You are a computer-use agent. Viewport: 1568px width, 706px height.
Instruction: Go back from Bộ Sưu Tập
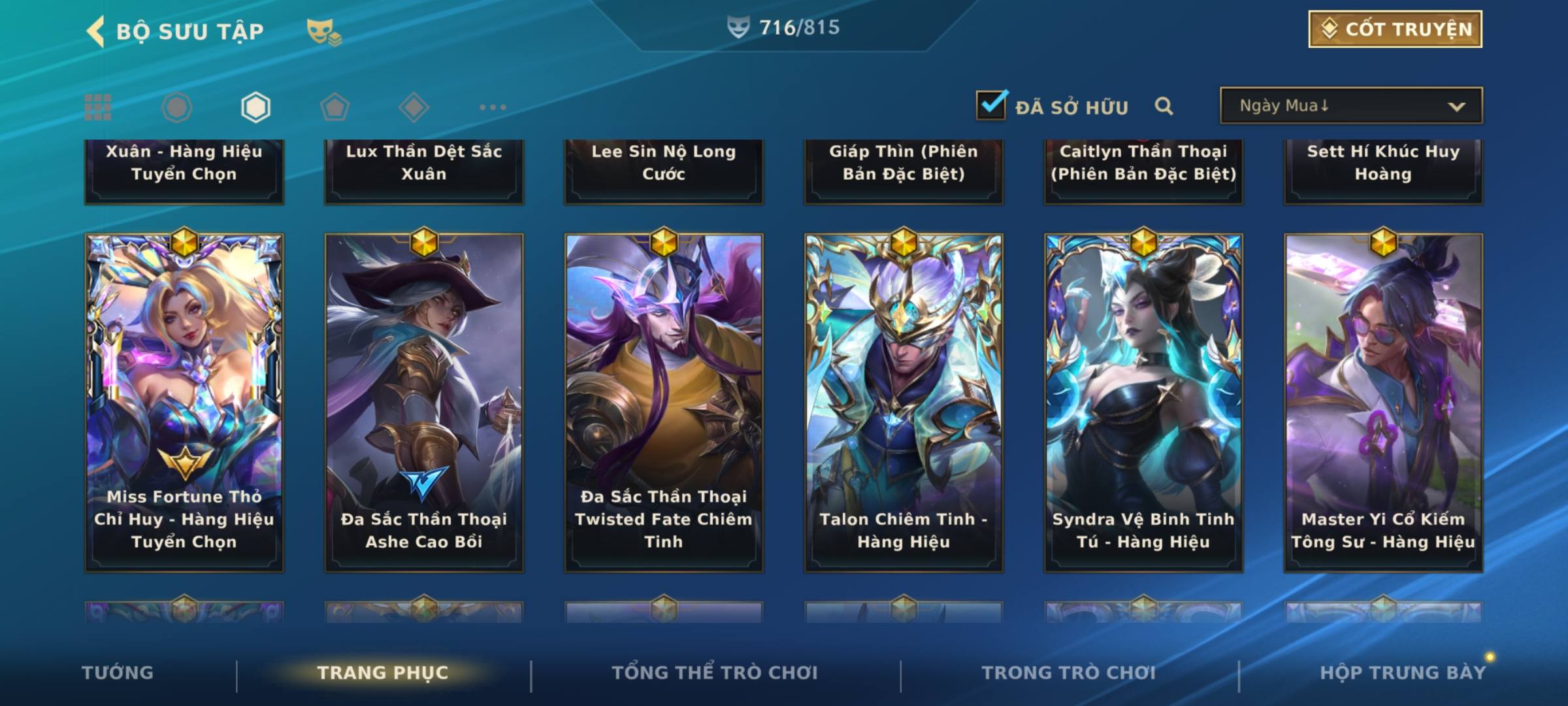pos(97,31)
